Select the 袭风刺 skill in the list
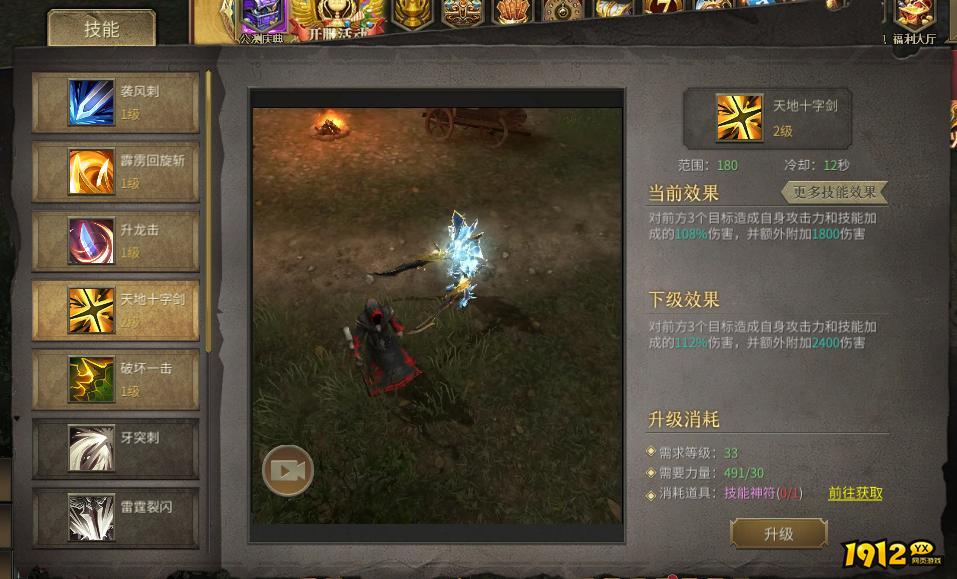957x579 pixels. (115, 102)
